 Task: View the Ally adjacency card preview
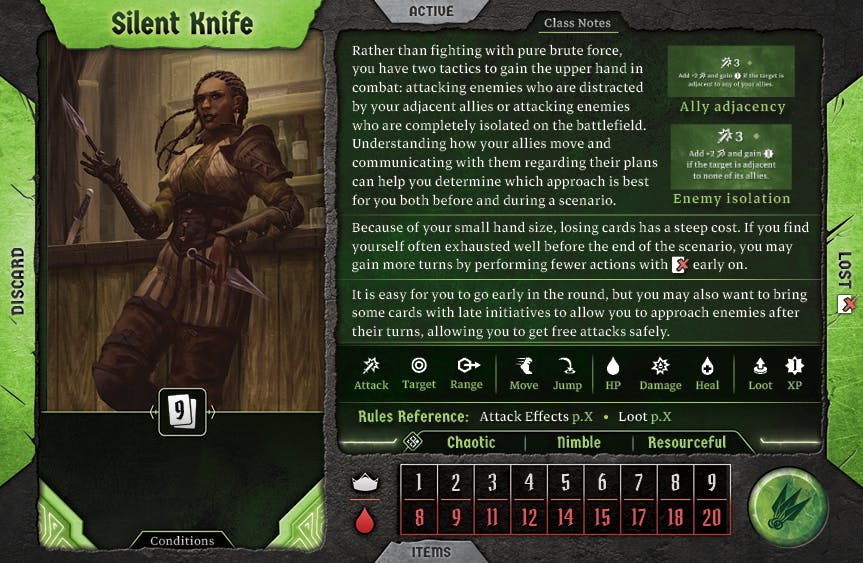pyautogui.click(x=732, y=71)
